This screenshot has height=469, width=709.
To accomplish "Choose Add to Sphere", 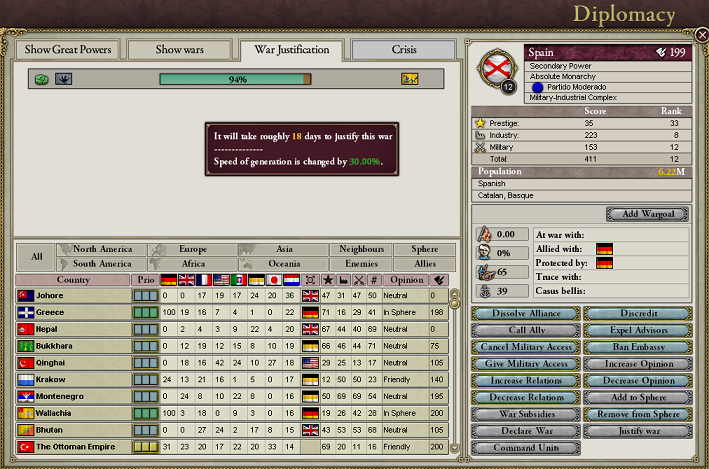I will tap(638, 398).
